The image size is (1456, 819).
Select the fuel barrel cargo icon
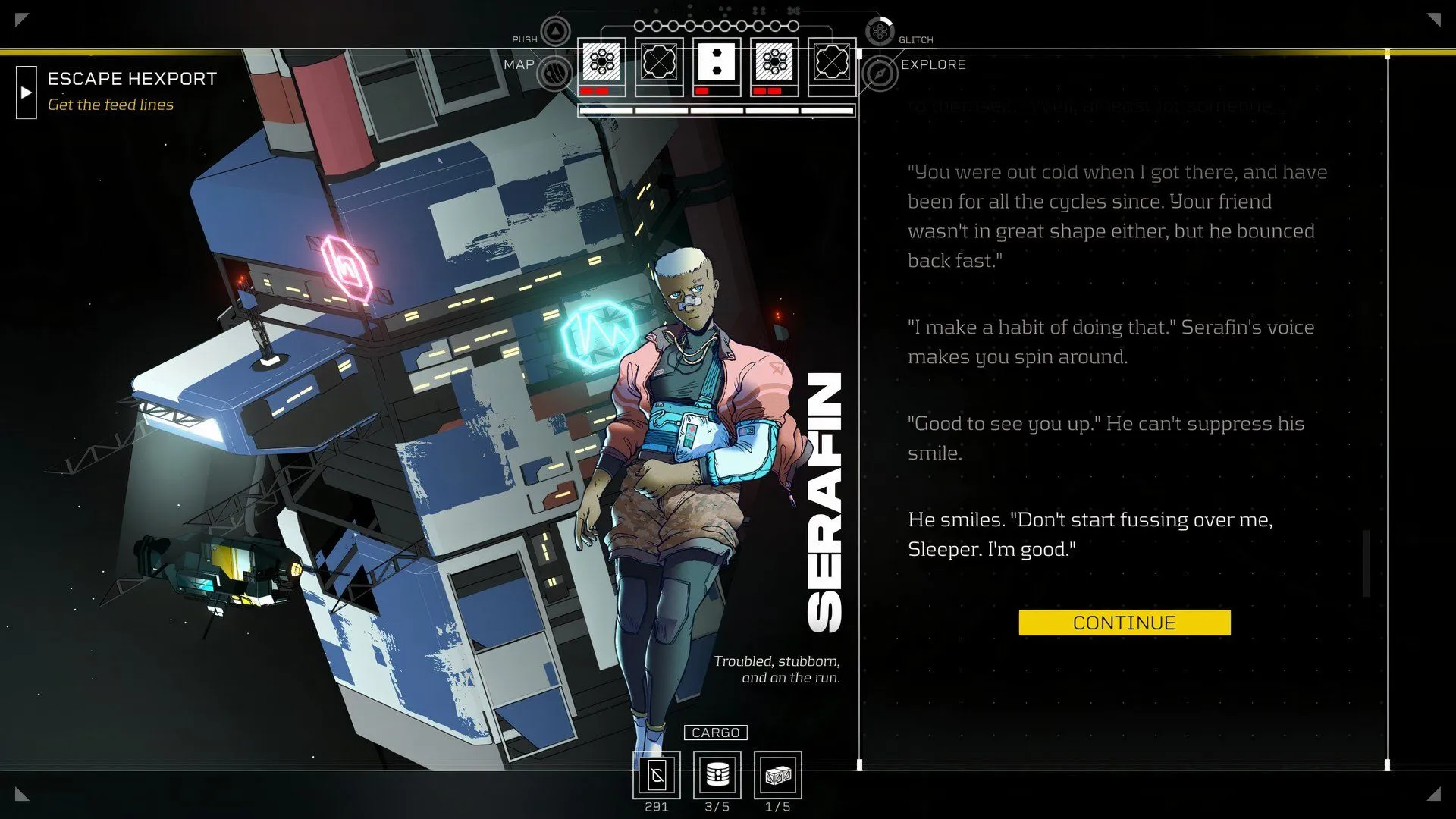point(717,775)
